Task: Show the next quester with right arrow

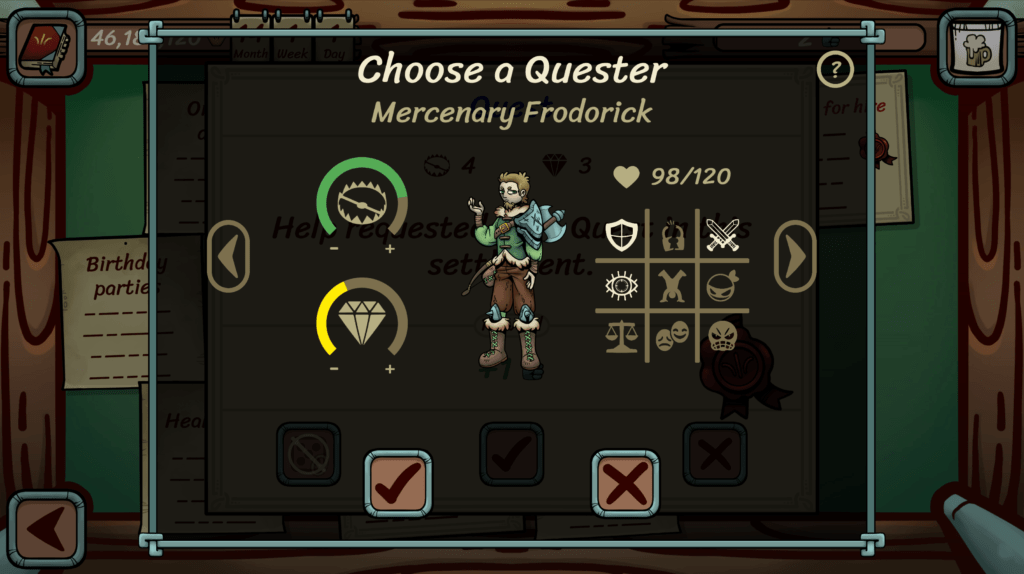Action: pyautogui.click(x=795, y=257)
